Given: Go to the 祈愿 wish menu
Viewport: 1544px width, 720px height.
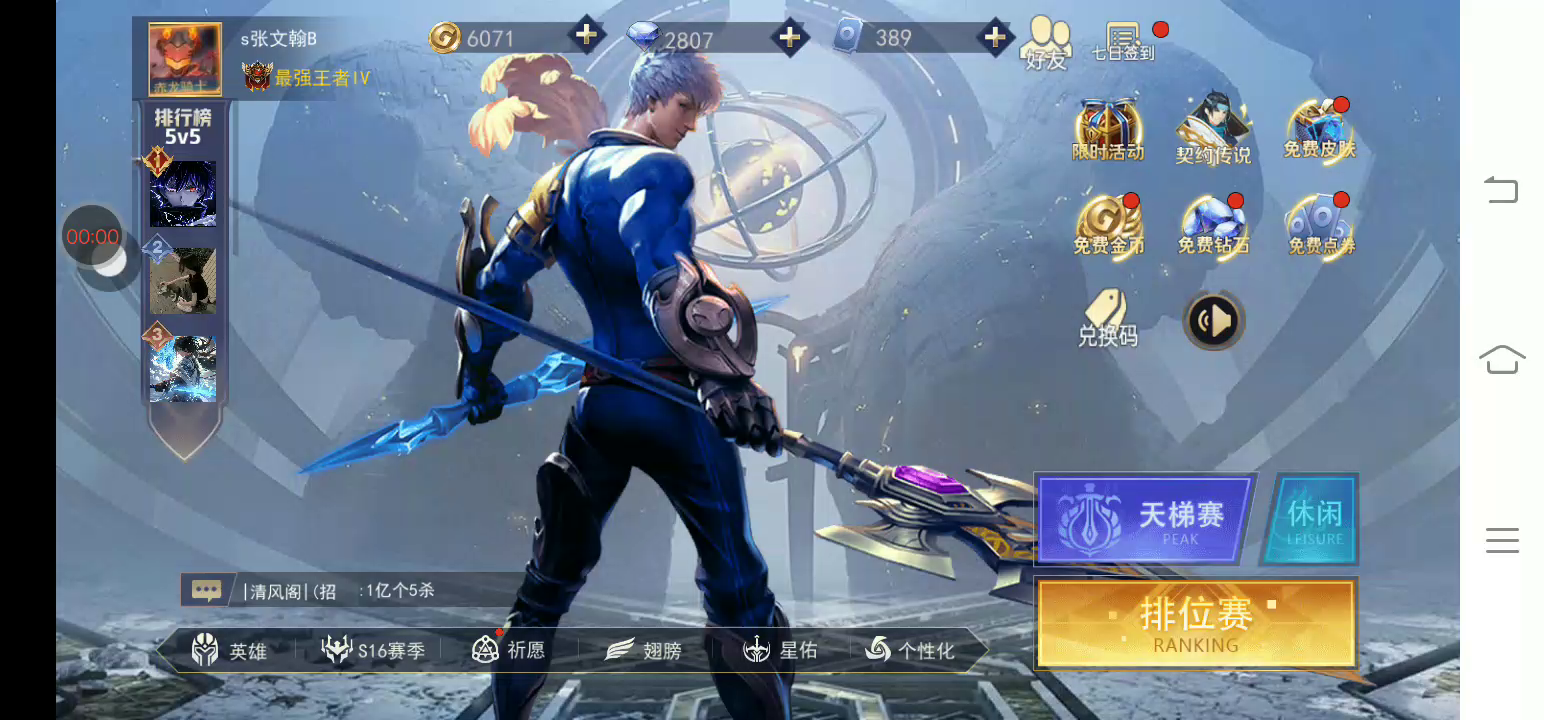Looking at the screenshot, I should click(509, 651).
